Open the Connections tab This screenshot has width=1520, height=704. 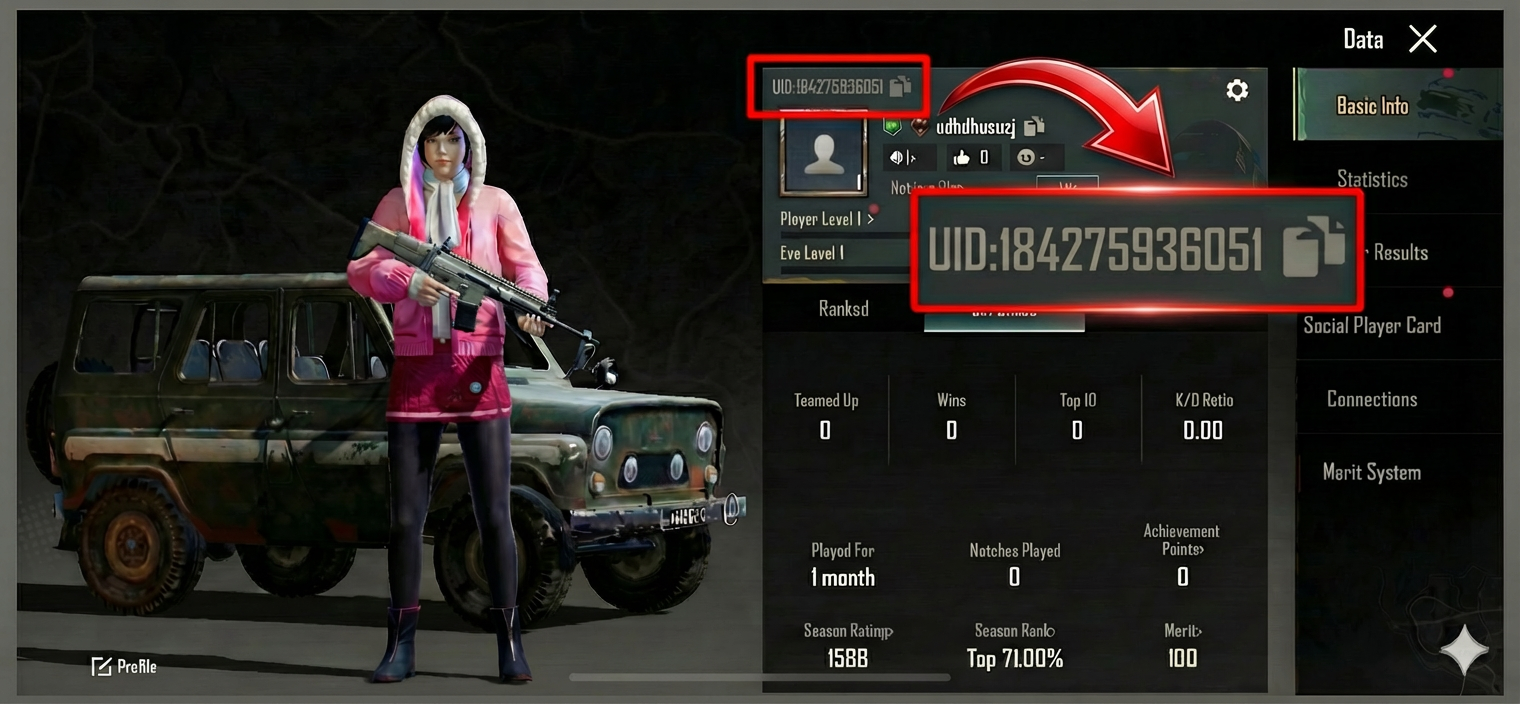click(x=1372, y=399)
